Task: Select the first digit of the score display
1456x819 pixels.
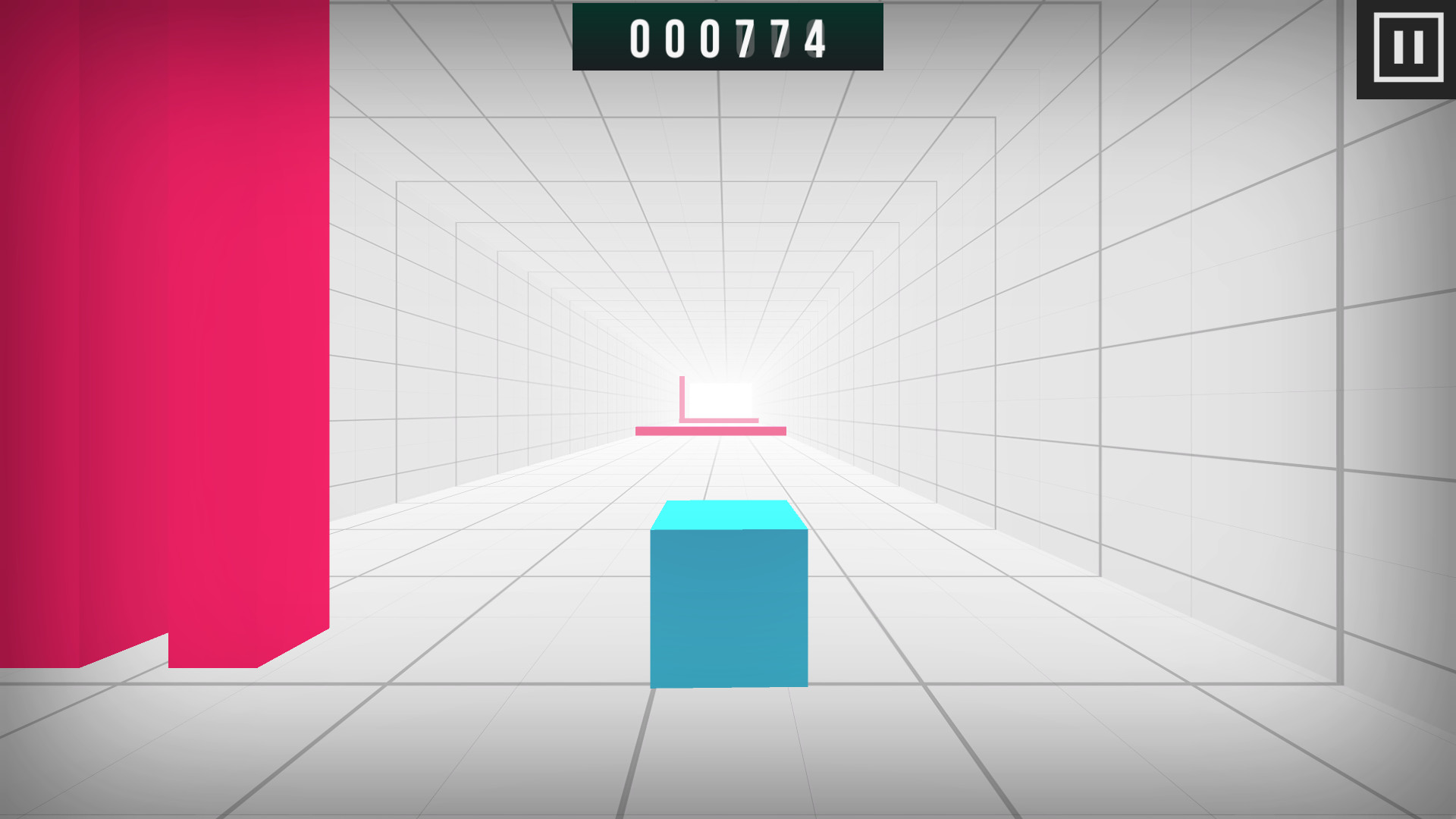Action: tap(642, 38)
